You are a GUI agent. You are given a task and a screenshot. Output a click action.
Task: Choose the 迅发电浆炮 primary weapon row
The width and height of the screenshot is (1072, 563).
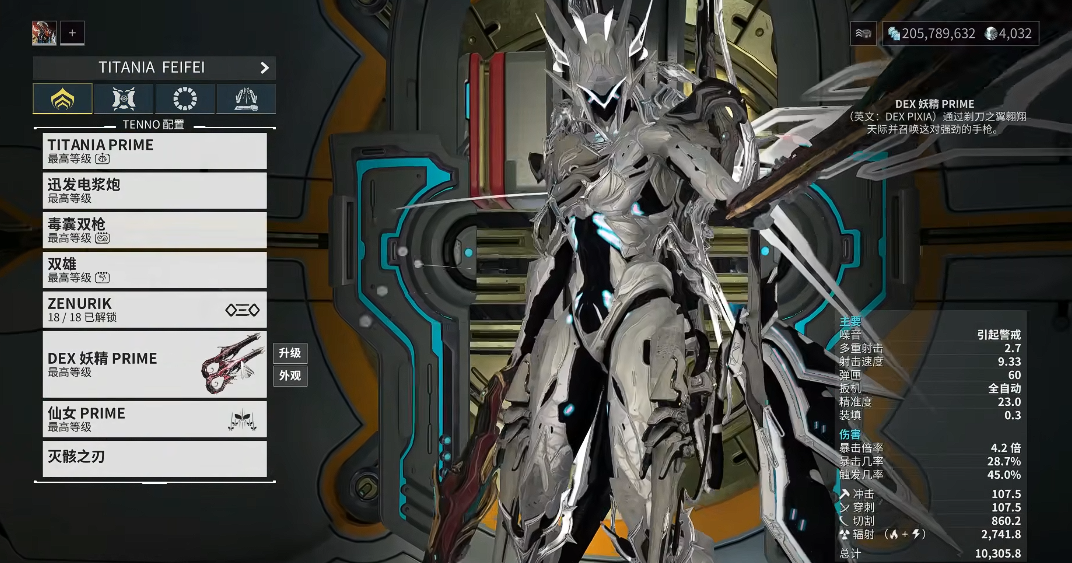pyautogui.click(x=156, y=191)
